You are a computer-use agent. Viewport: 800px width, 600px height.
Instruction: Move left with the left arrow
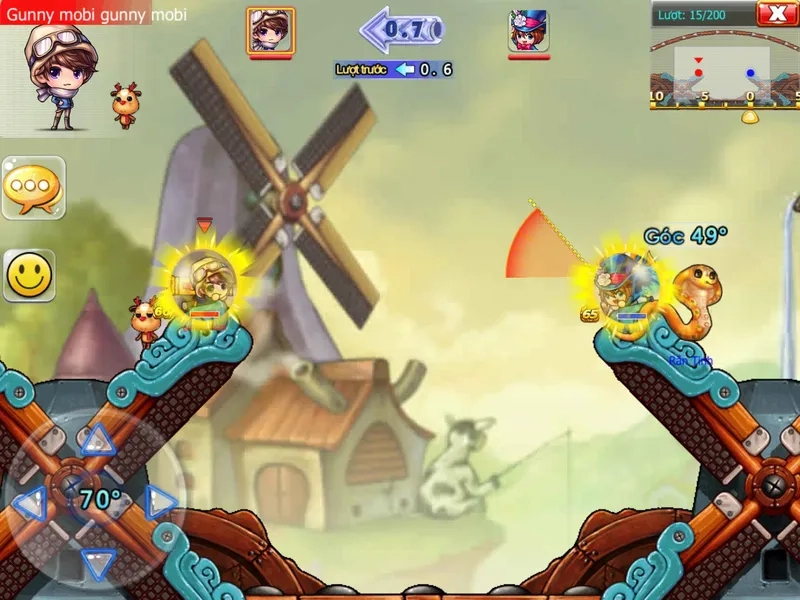(31, 502)
